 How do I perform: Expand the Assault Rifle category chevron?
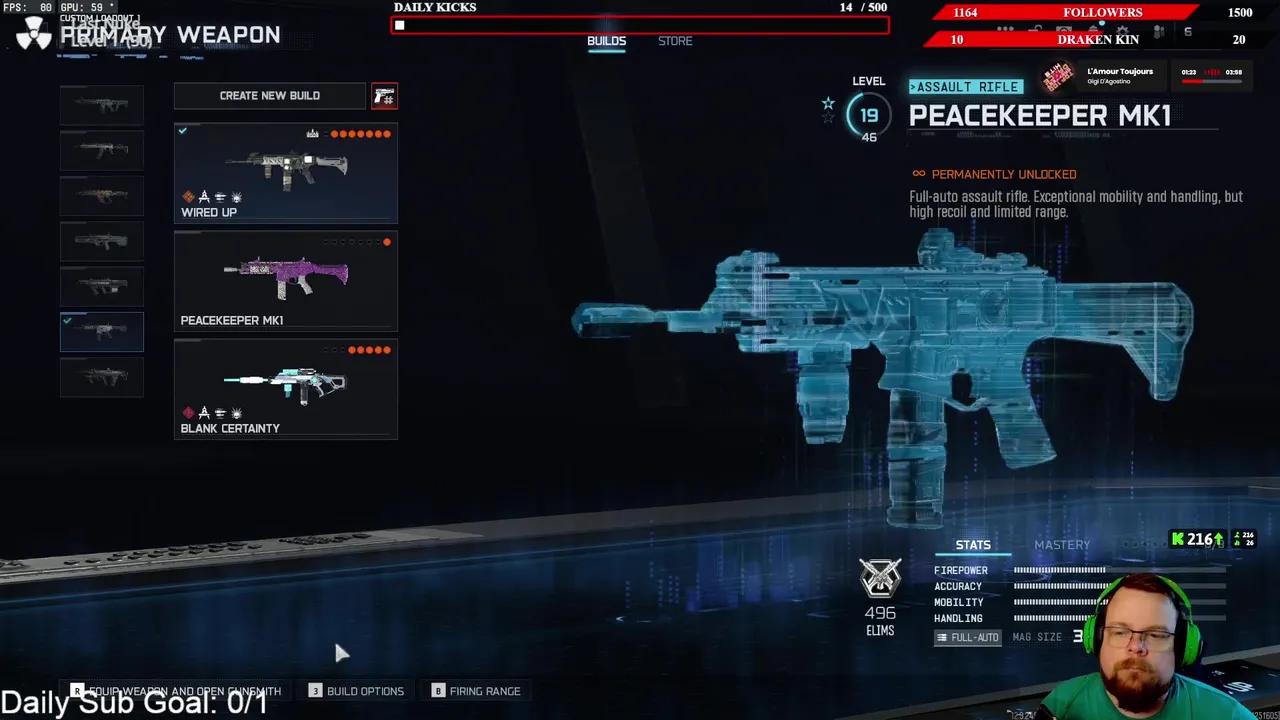(x=914, y=86)
